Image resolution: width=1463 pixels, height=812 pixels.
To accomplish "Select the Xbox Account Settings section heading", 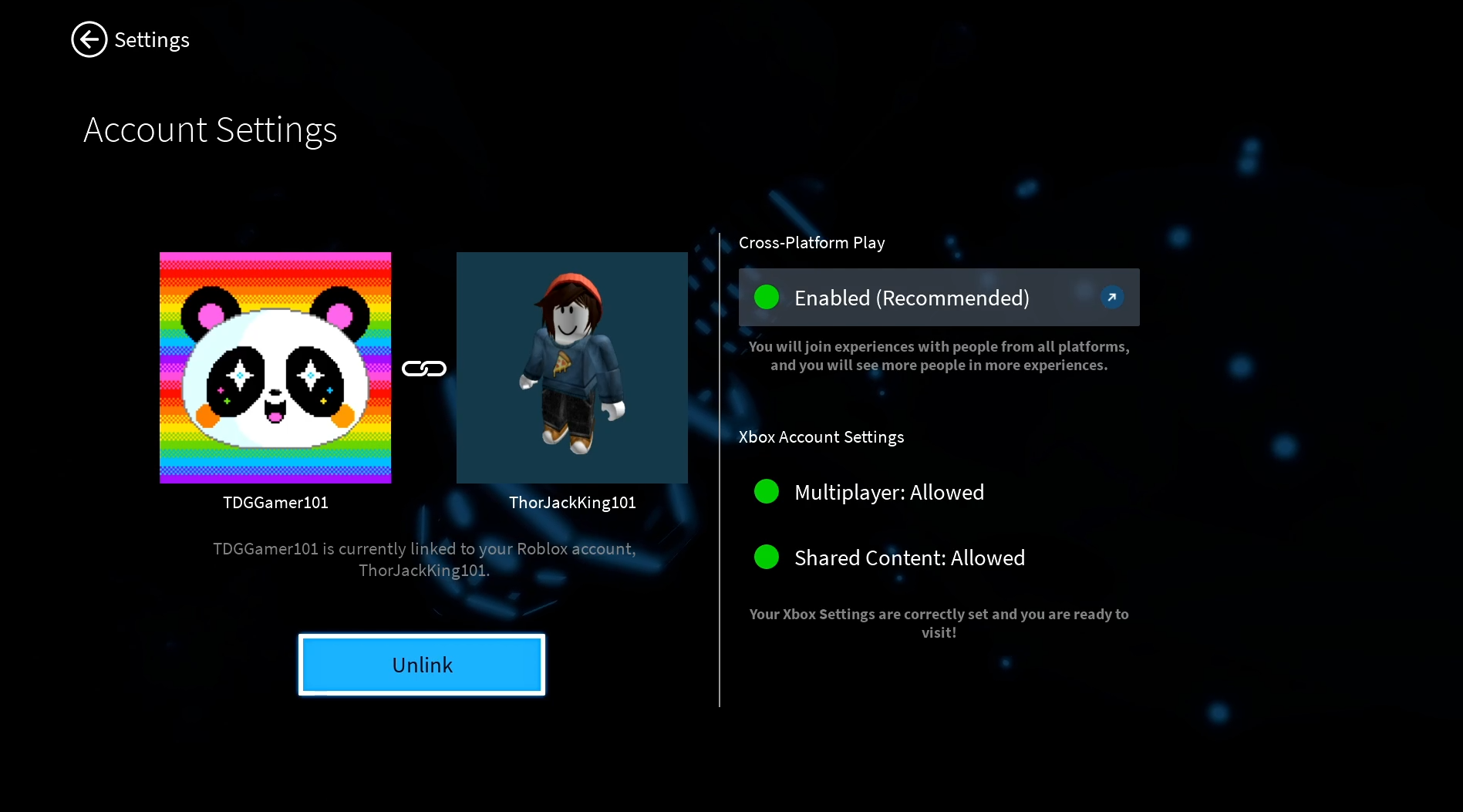I will click(x=821, y=436).
